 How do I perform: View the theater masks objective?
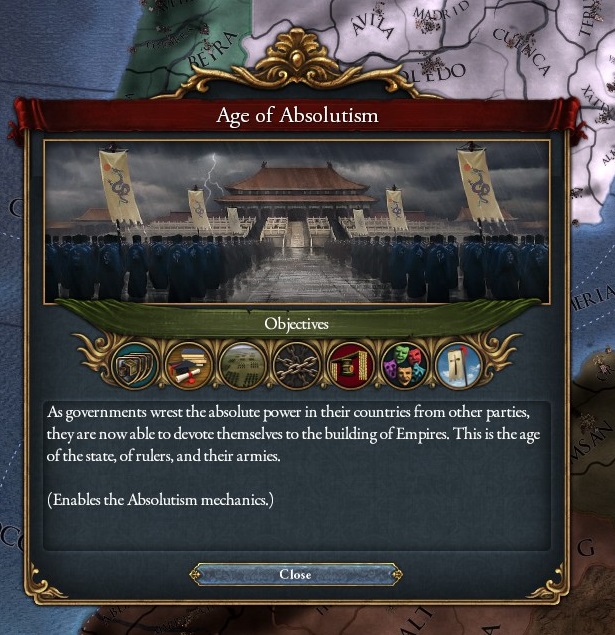(x=404, y=365)
